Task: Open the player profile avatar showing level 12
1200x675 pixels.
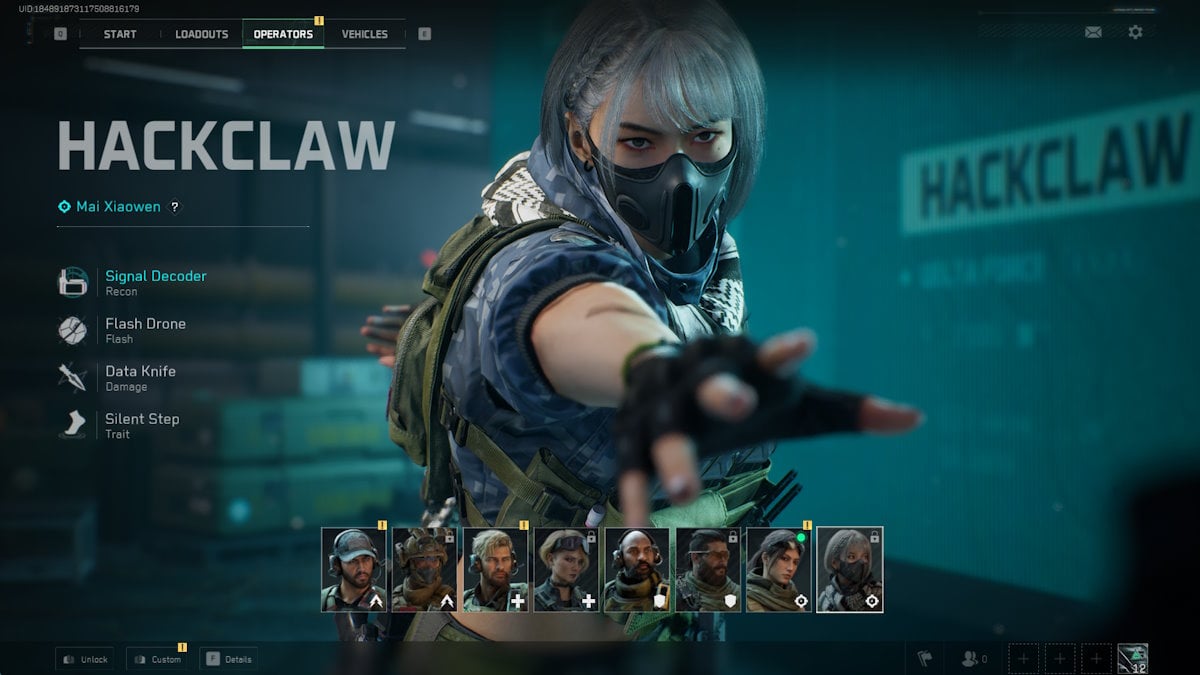Action: pos(1132,659)
